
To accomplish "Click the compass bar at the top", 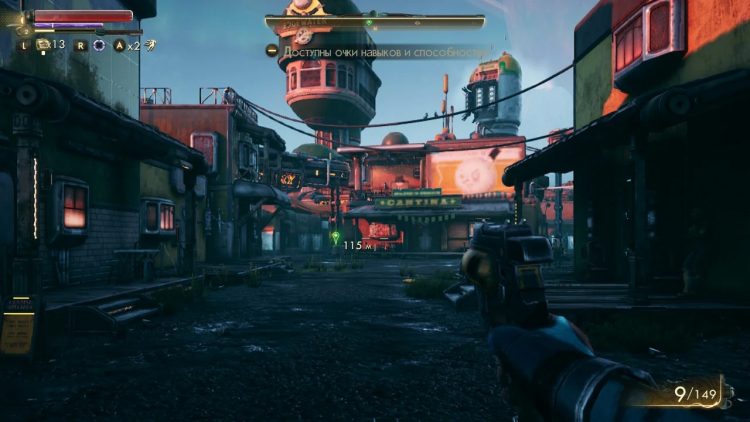I will pos(375,21).
